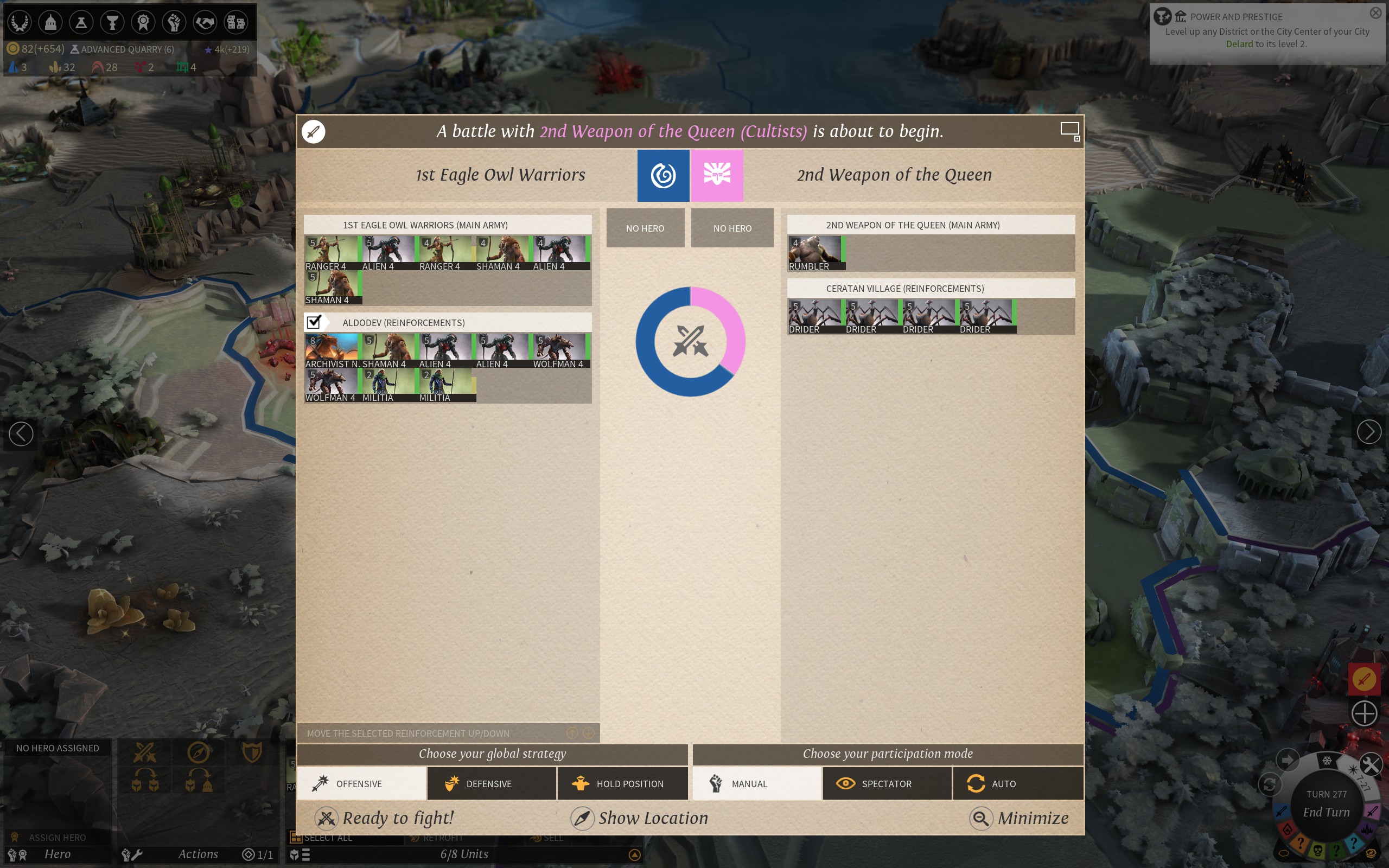Click the window-resize icon in the battle header
The height and width of the screenshot is (868, 1389).
point(1070,131)
